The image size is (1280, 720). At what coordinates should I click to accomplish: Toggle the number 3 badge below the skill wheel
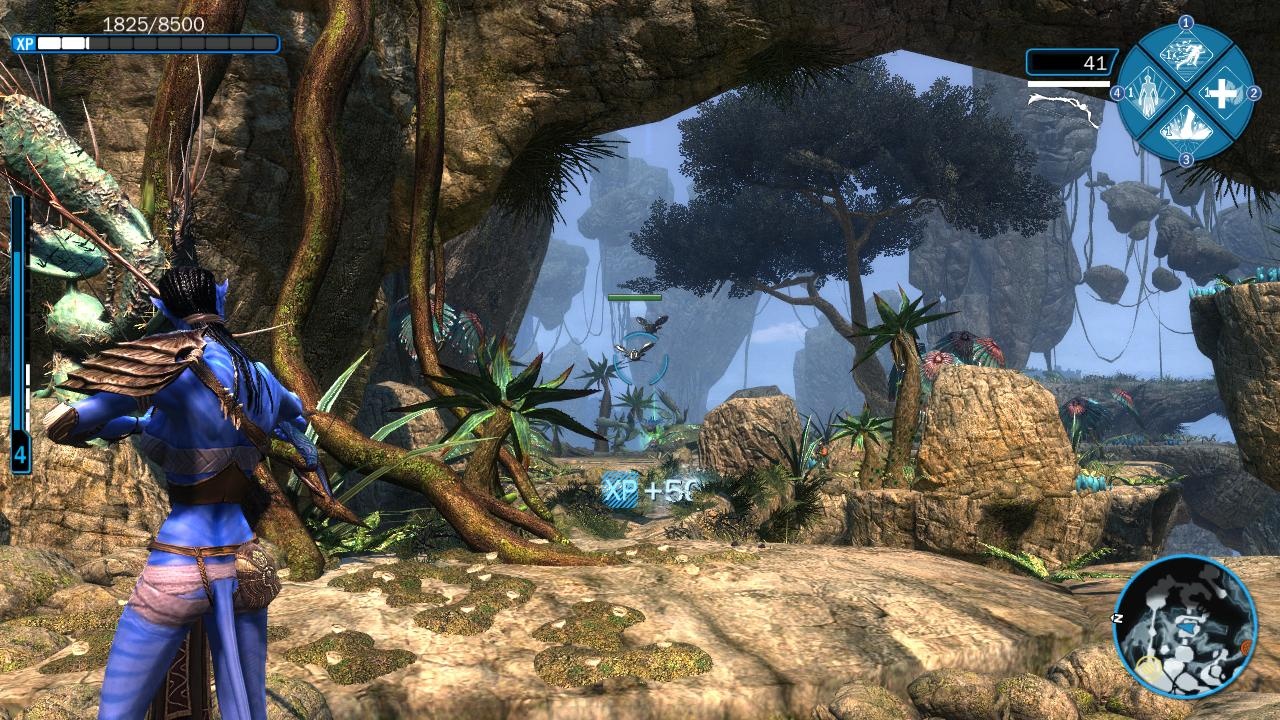1185,158
